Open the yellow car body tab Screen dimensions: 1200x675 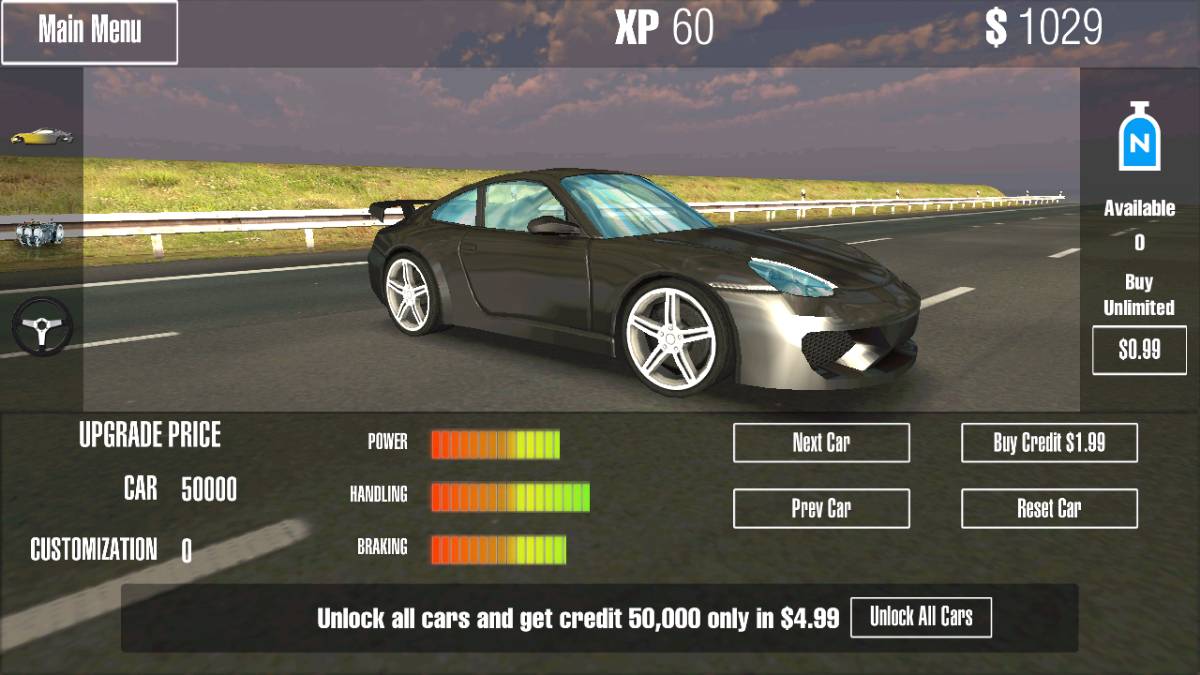pos(41,135)
